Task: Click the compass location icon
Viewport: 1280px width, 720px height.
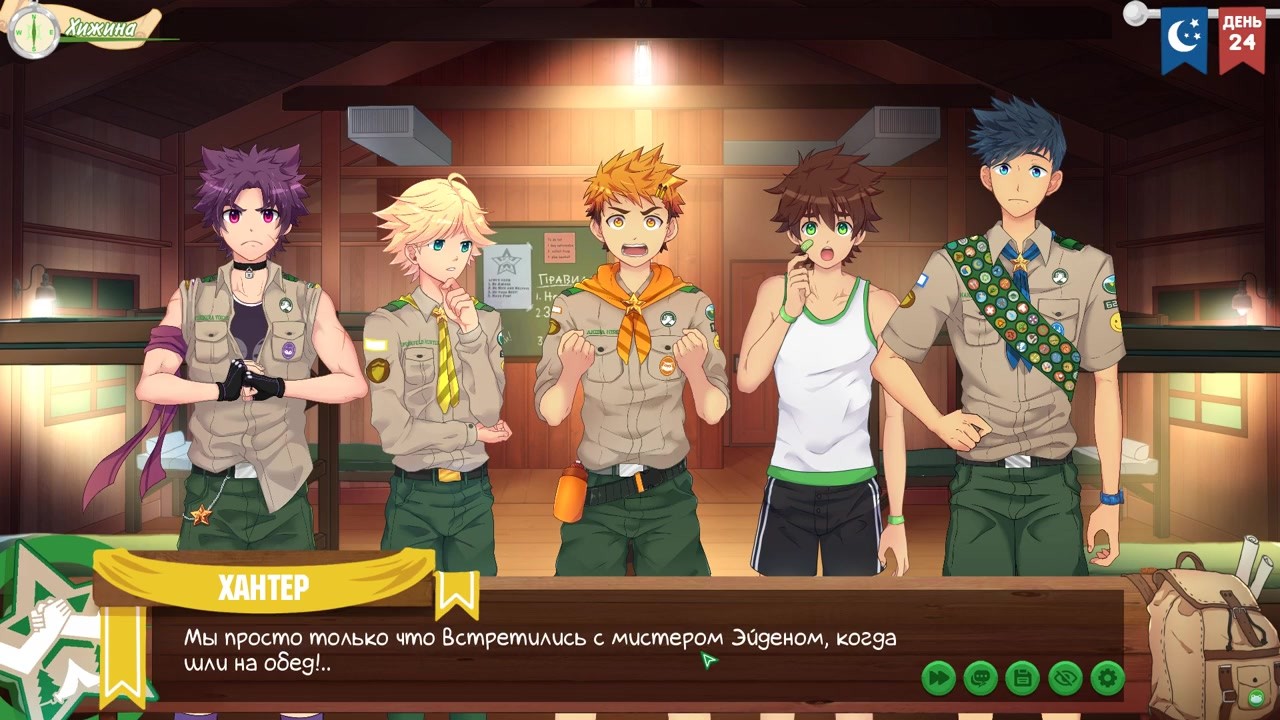Action: [x=33, y=31]
